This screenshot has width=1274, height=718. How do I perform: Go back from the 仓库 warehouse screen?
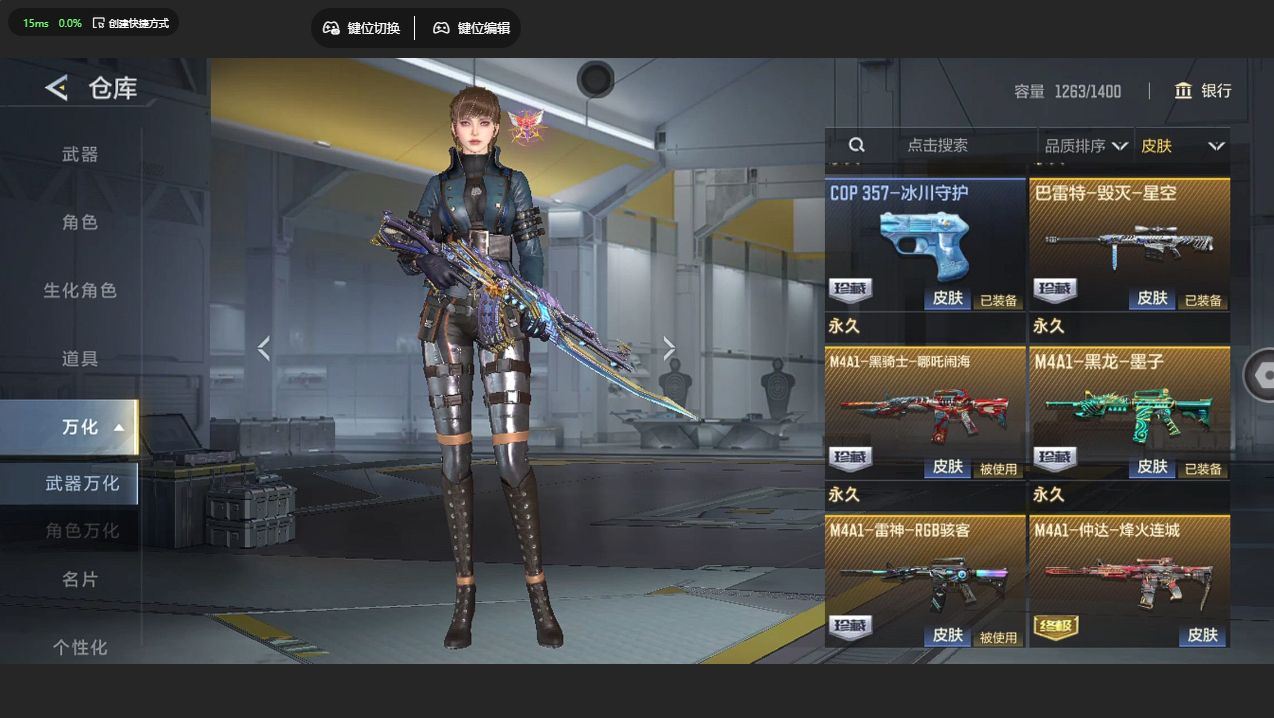pos(56,88)
